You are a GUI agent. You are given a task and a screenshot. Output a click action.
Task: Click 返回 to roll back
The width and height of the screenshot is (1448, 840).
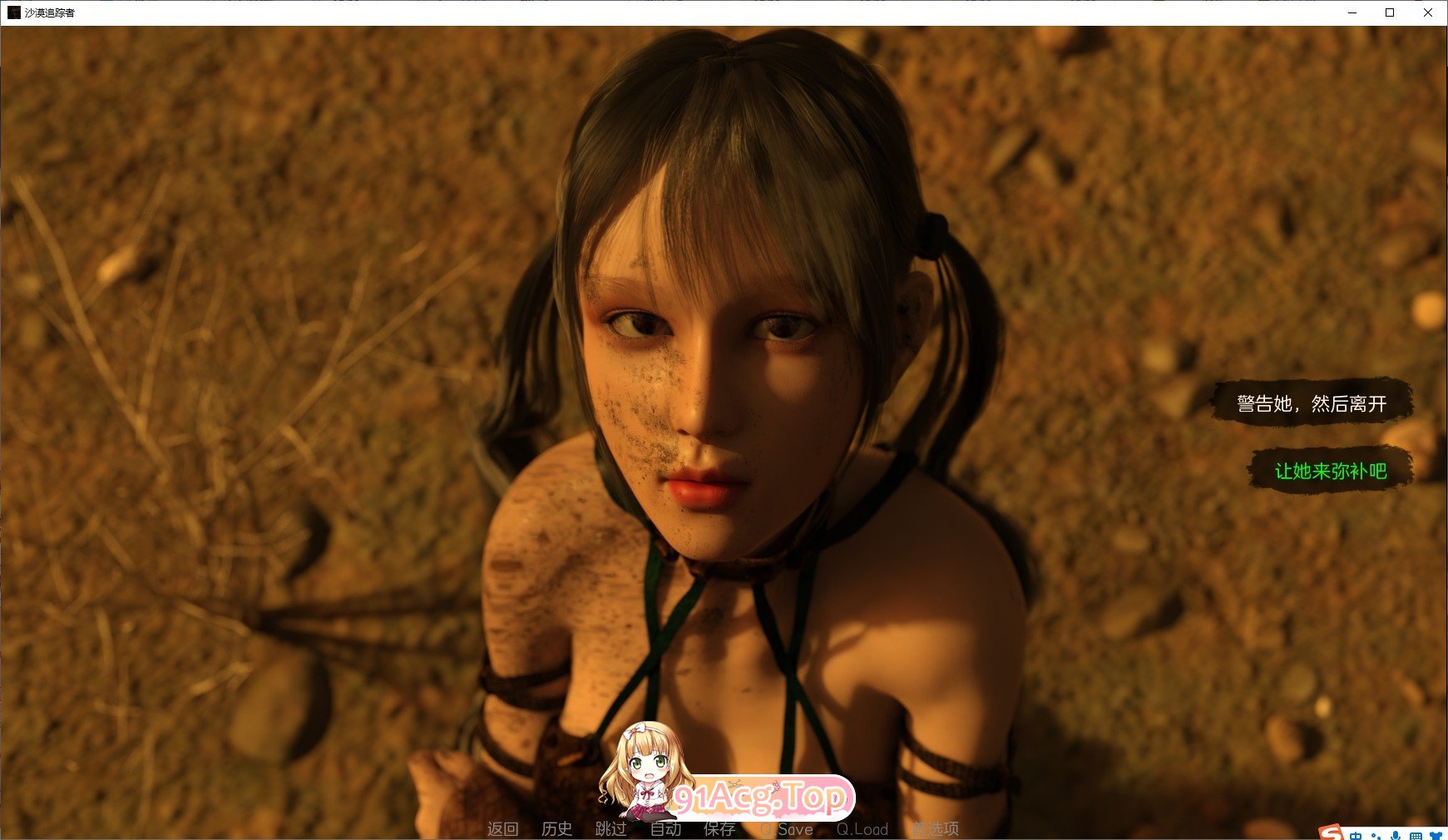(x=502, y=829)
